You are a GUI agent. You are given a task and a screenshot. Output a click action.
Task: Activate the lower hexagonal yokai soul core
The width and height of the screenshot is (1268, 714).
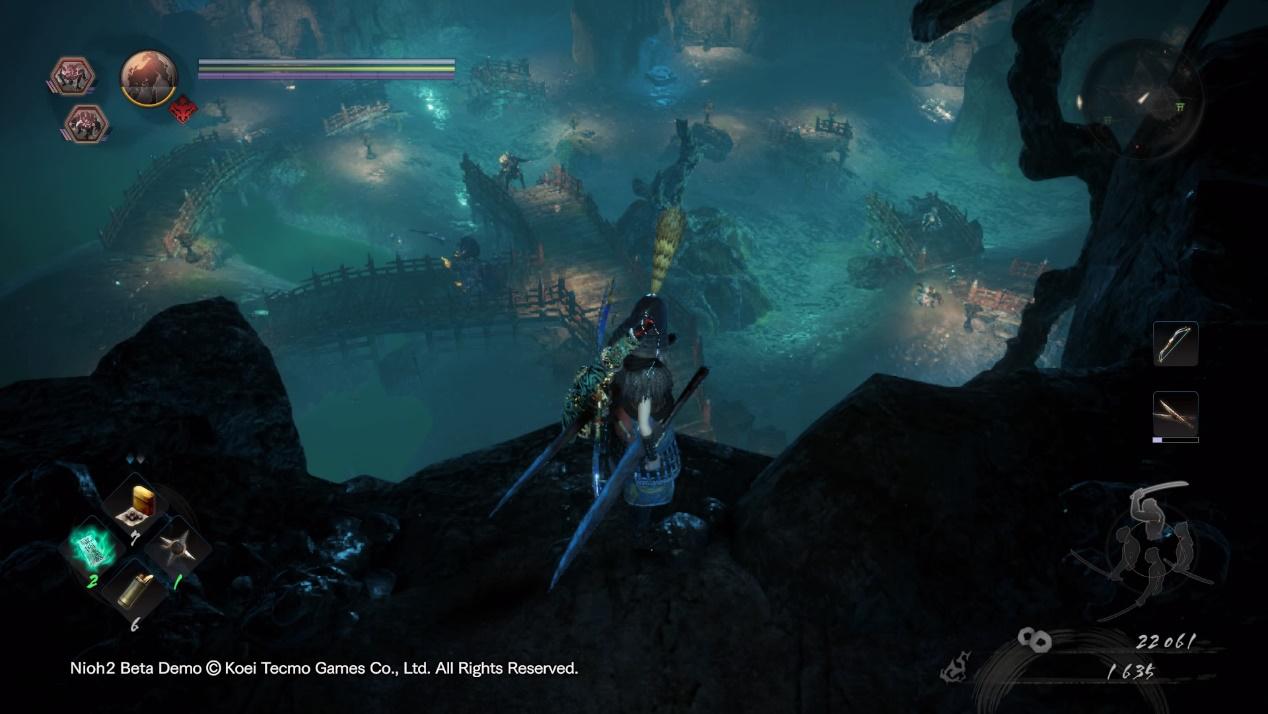(86, 123)
